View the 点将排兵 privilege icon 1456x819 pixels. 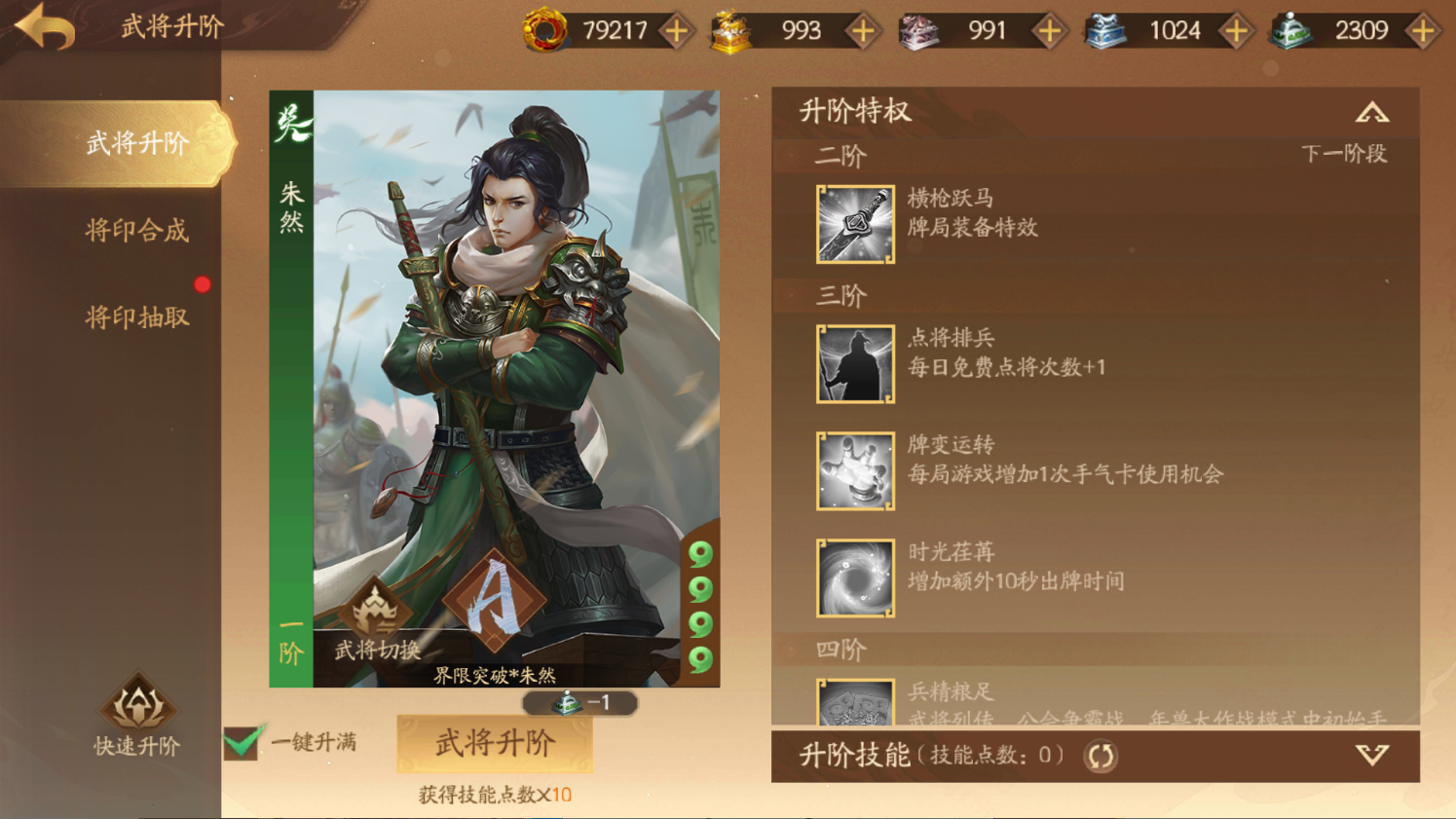[x=855, y=364]
